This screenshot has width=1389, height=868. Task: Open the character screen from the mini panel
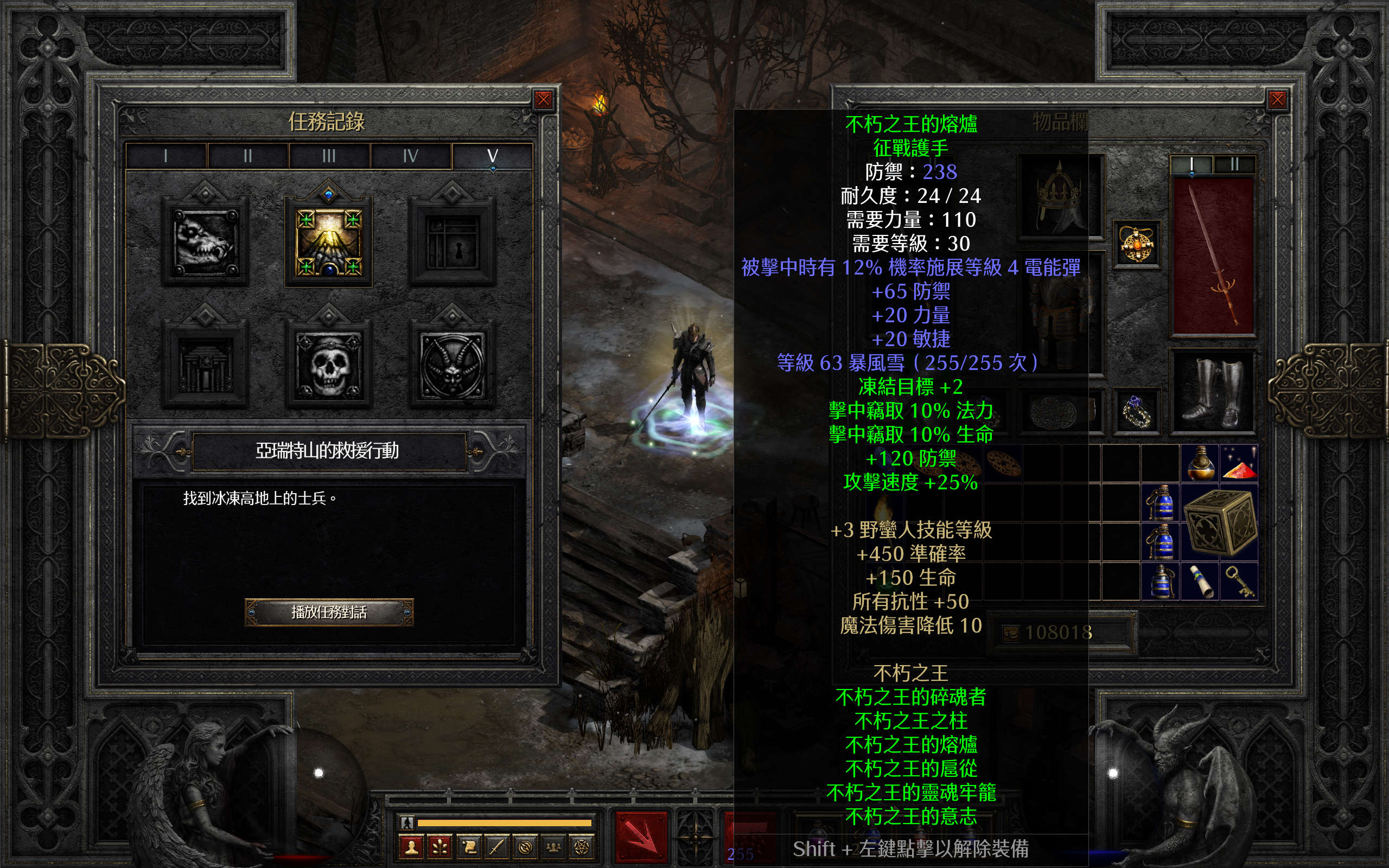click(x=411, y=847)
